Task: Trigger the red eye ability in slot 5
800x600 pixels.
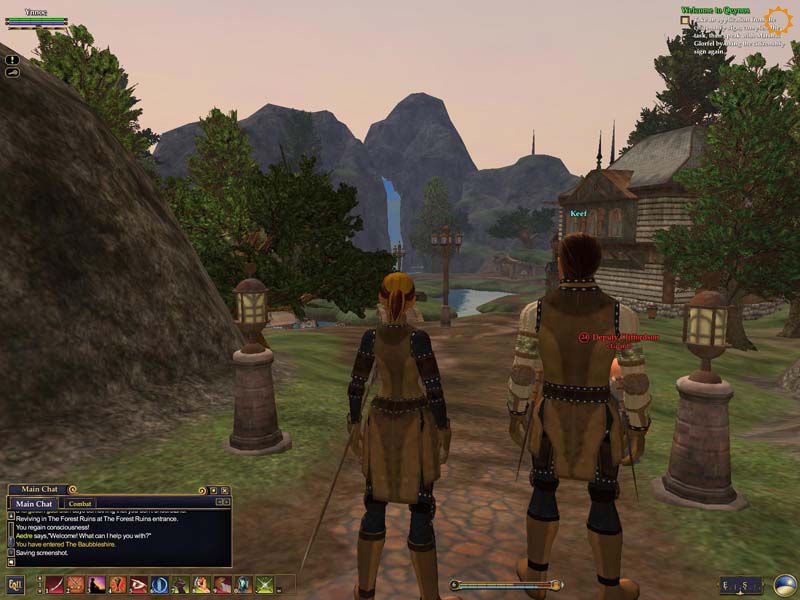Action: click(139, 585)
